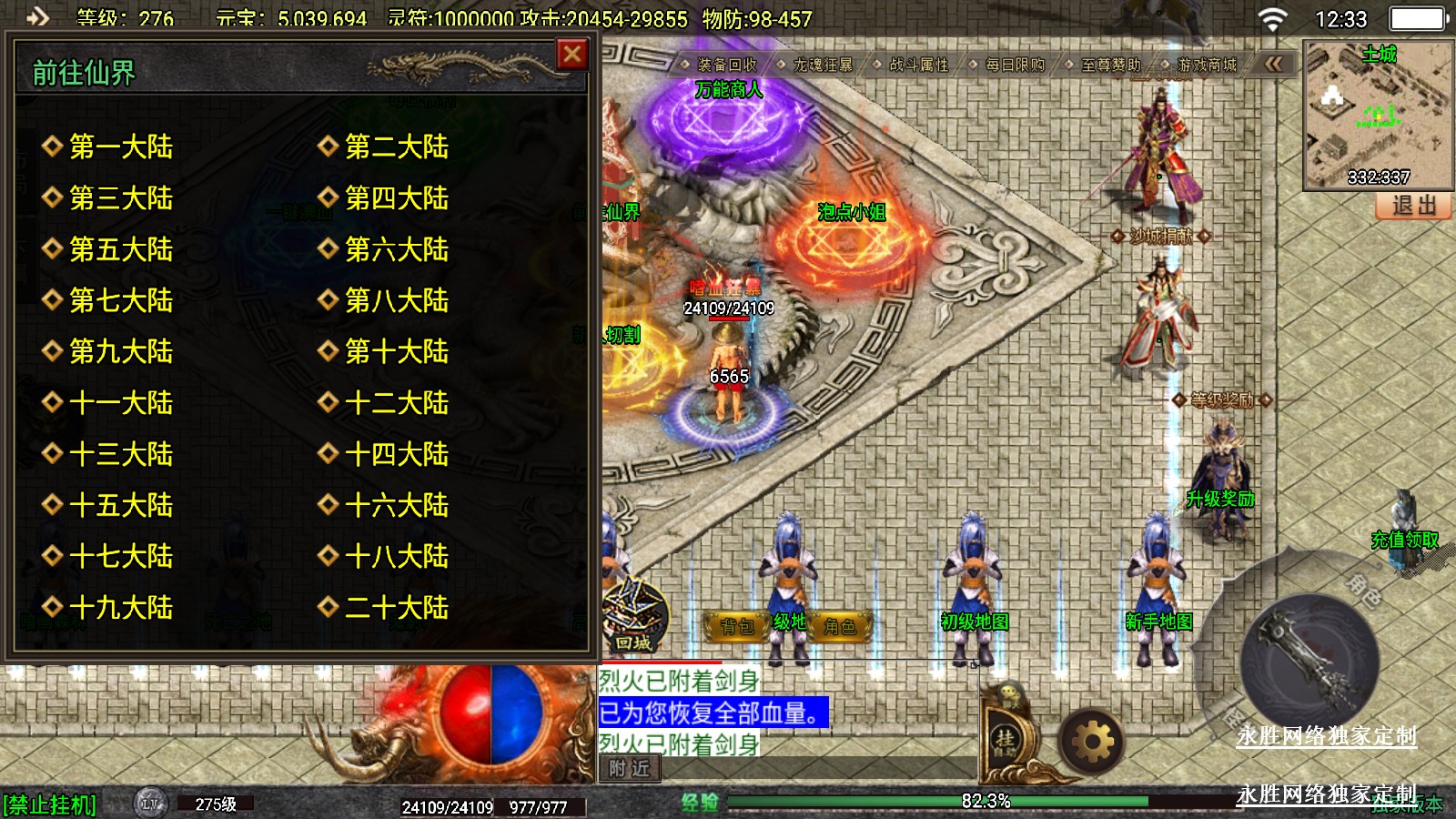Open the 游戏商城 game store
Screen dimensions: 1456x819
click(1206, 65)
